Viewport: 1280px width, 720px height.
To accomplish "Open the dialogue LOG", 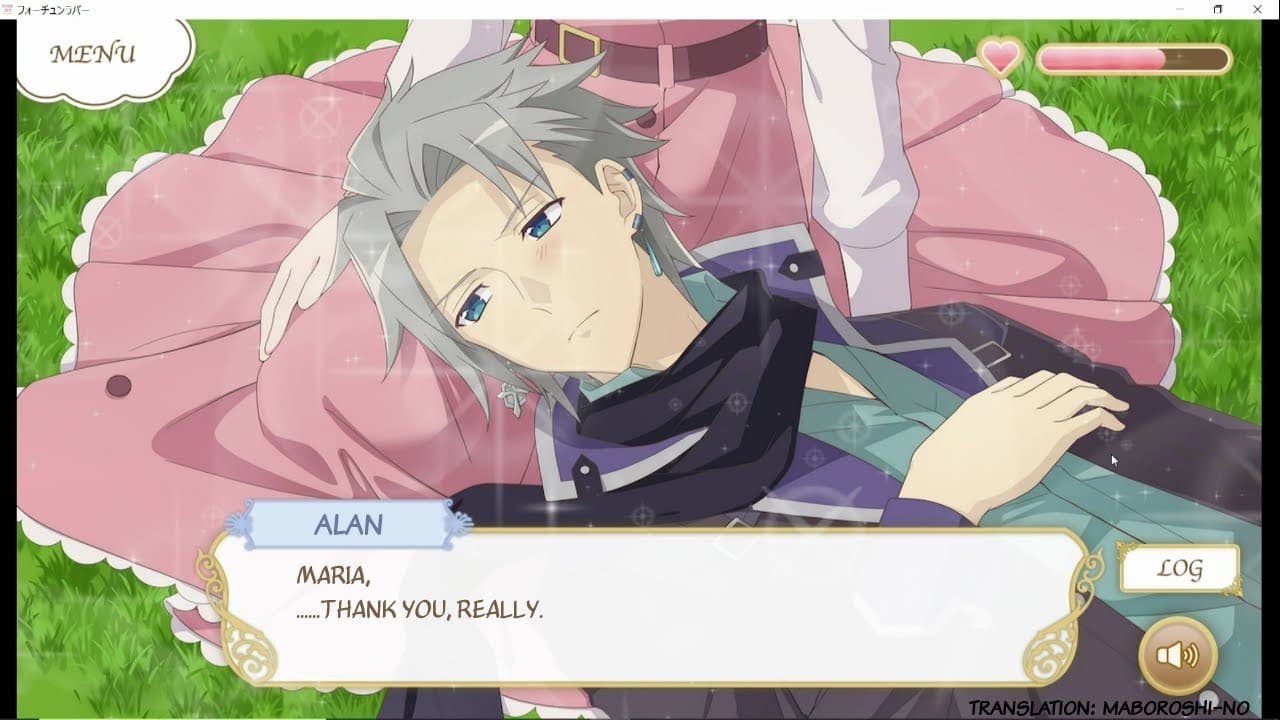I will [x=1180, y=567].
